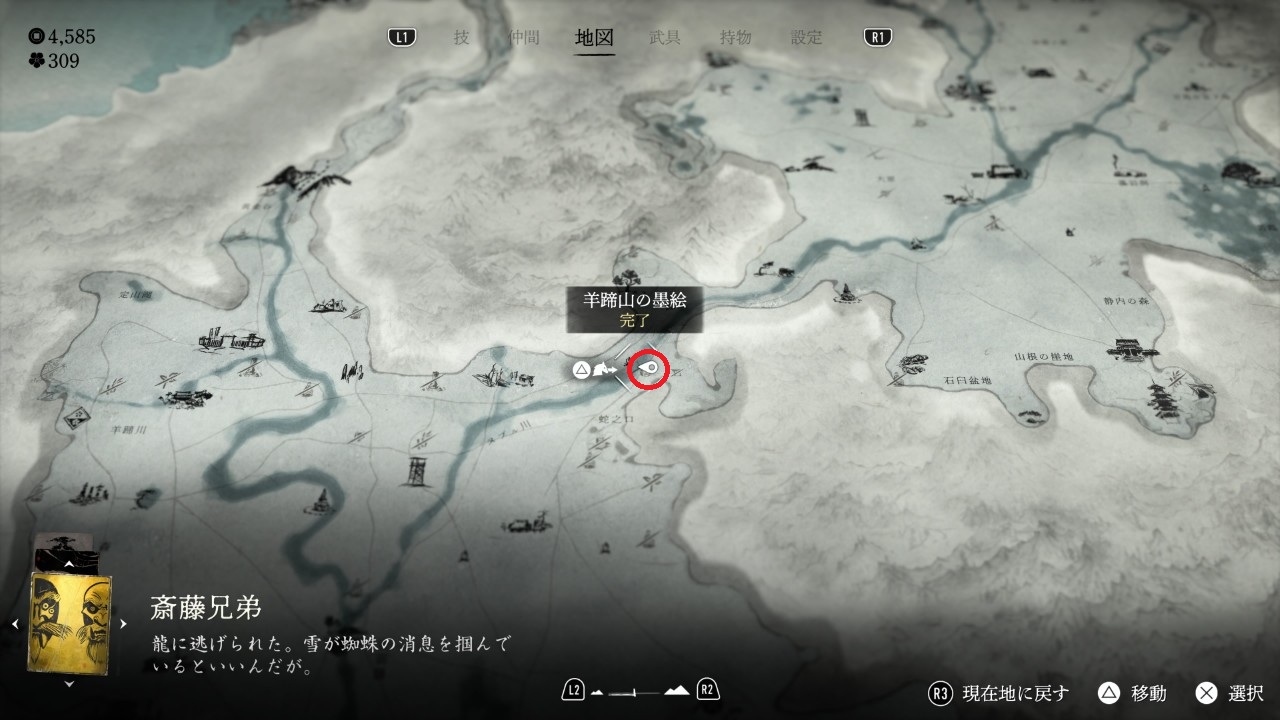Viewport: 1280px width, 720px height.
Task: Click the up arrow above the quest card
Action: click(x=69, y=565)
